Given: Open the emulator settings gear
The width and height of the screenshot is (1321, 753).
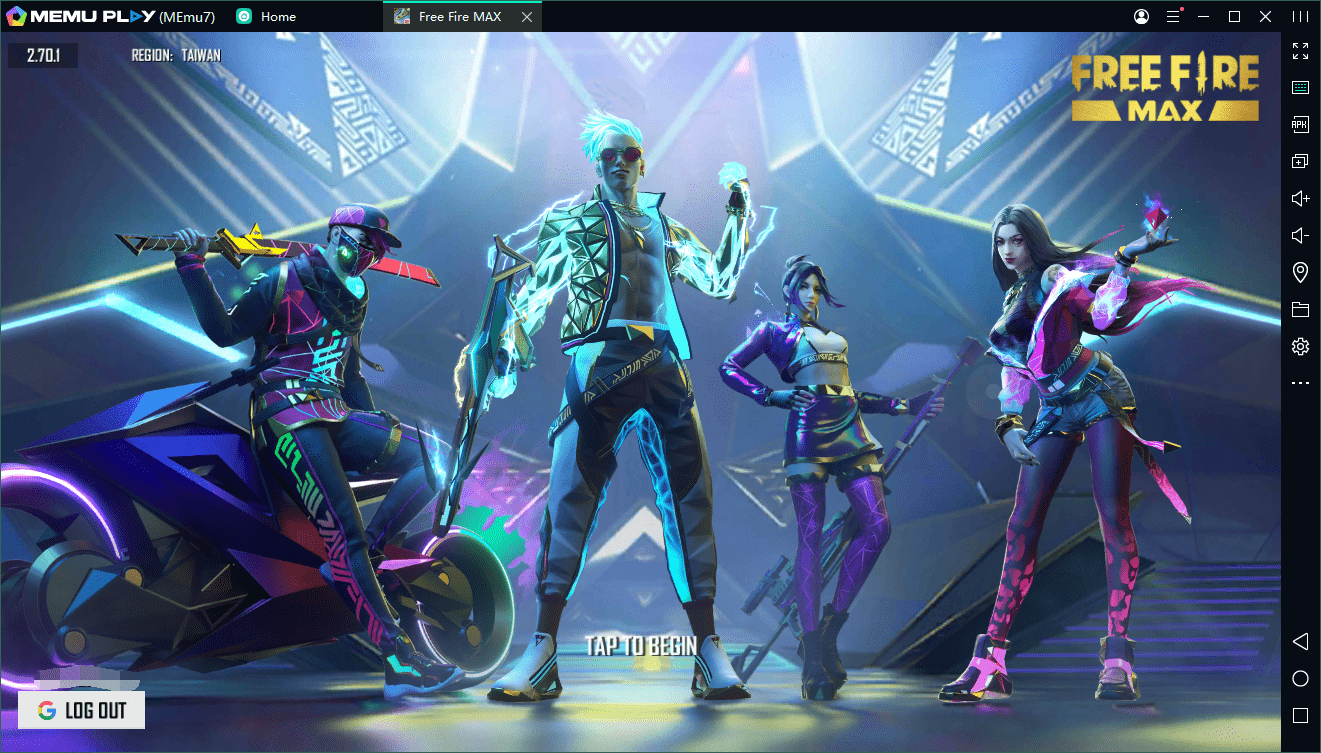Looking at the screenshot, I should point(1300,347).
